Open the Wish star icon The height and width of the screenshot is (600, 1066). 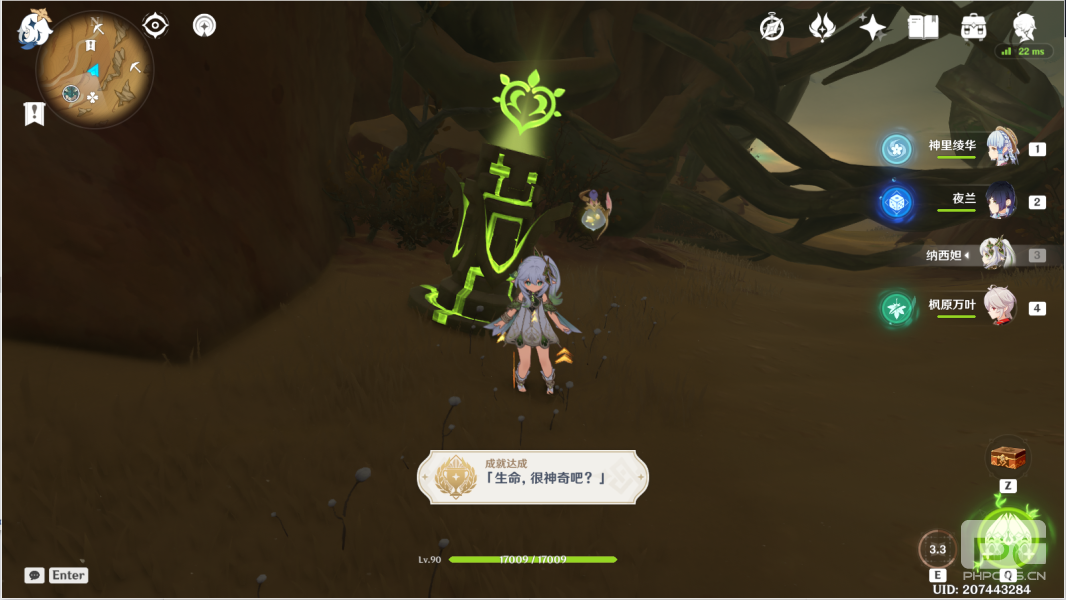(x=872, y=27)
